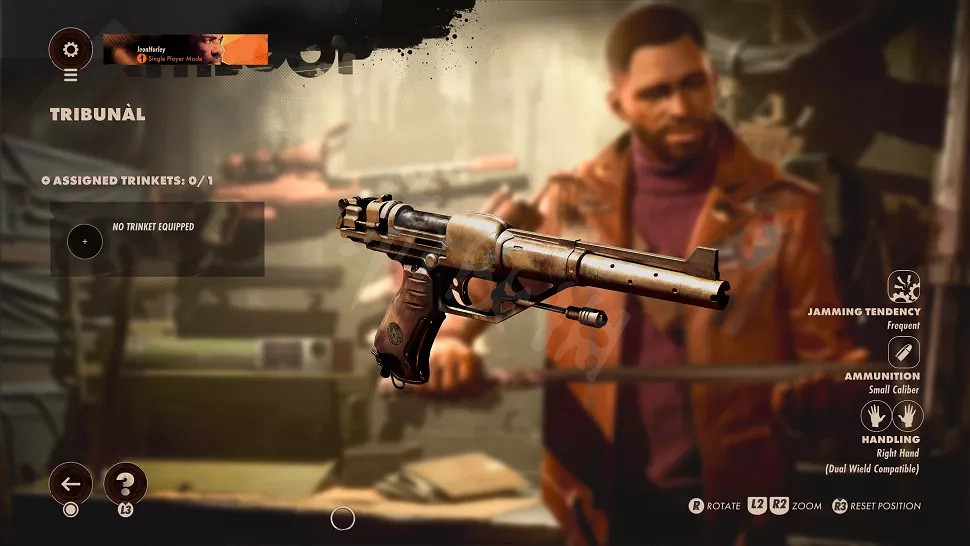
Task: Open help with the question mark button
Action: [x=125, y=484]
